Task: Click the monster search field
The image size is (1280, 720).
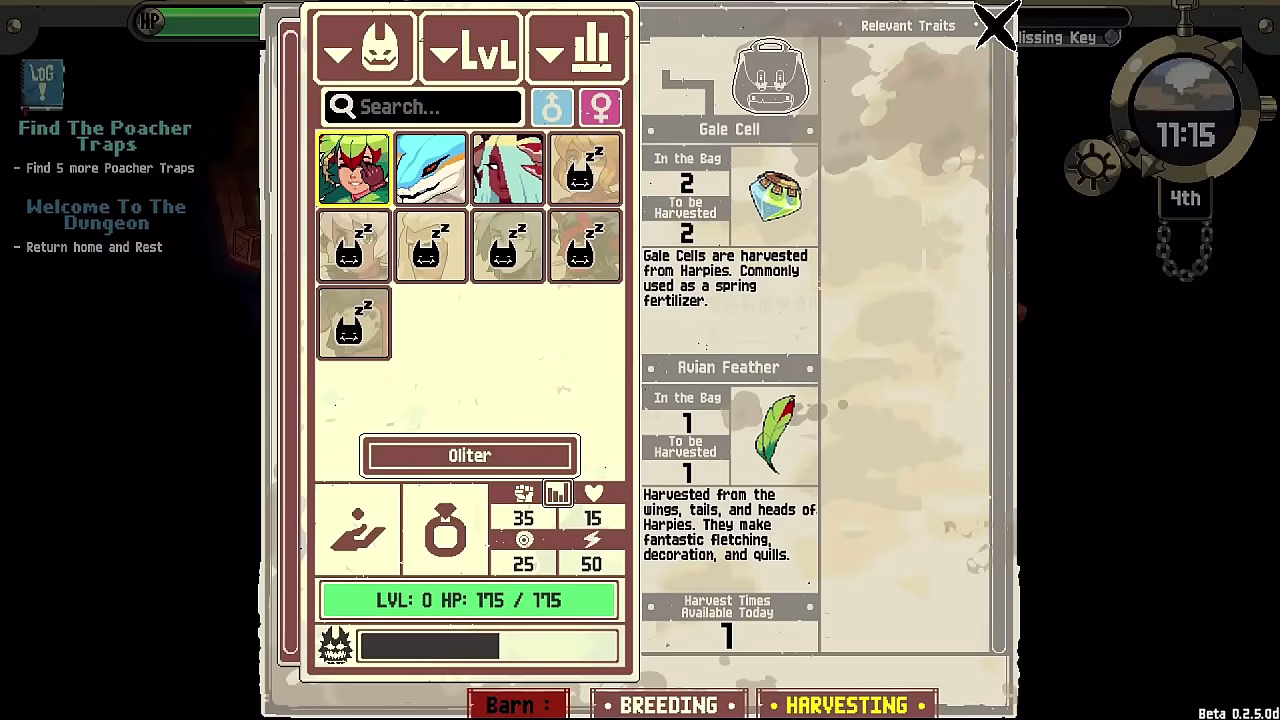Action: coord(423,107)
